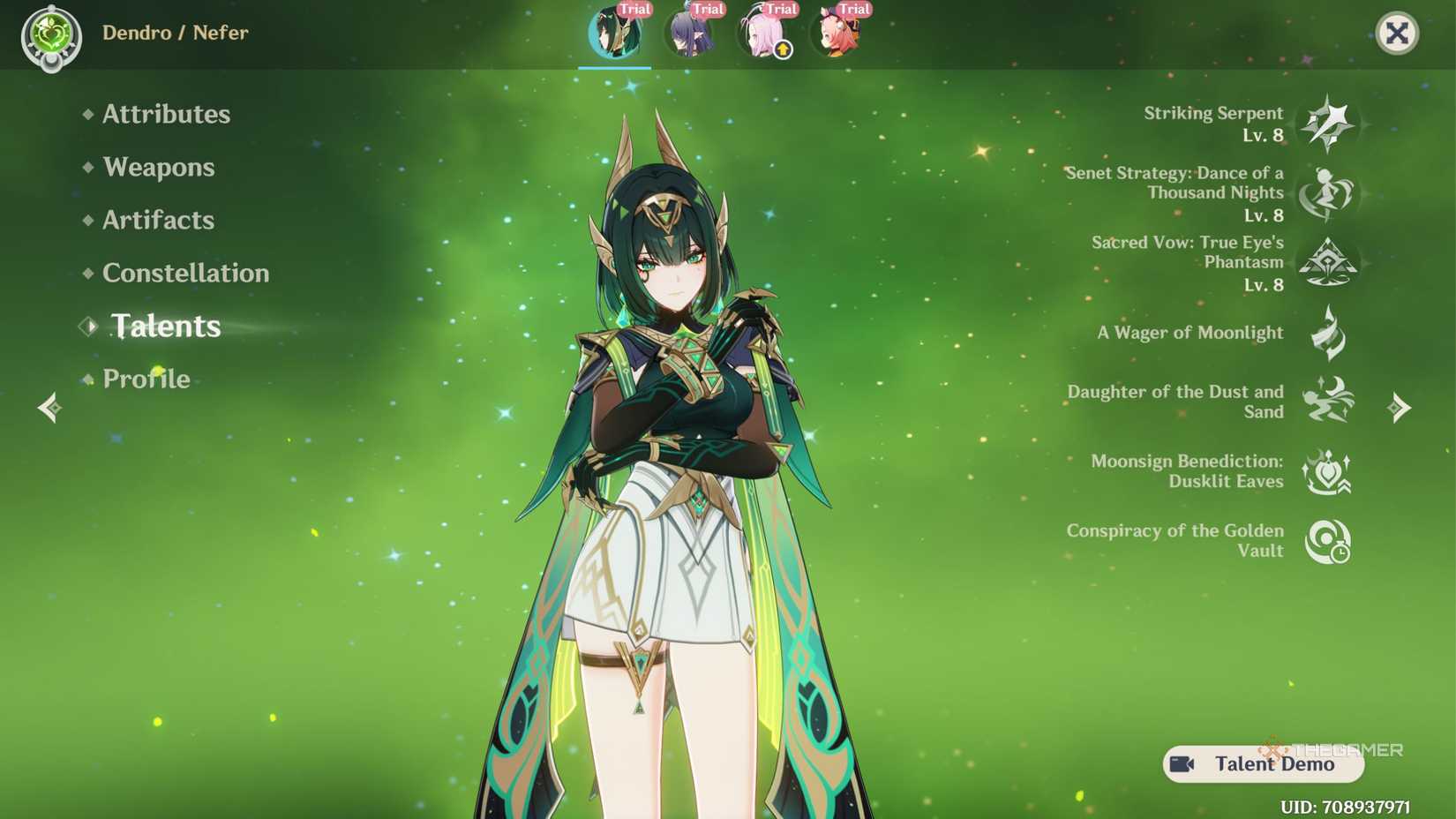Viewport: 1456px width, 819px height.
Task: Open the Artifacts section
Action: (156, 220)
